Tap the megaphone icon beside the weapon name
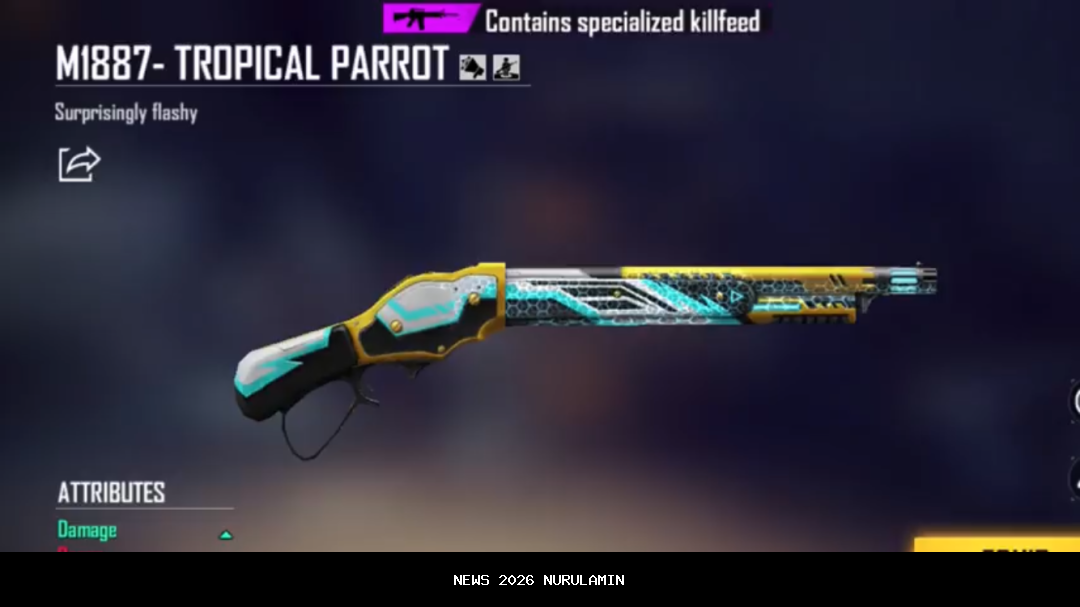This screenshot has width=1080, height=607. [472, 67]
